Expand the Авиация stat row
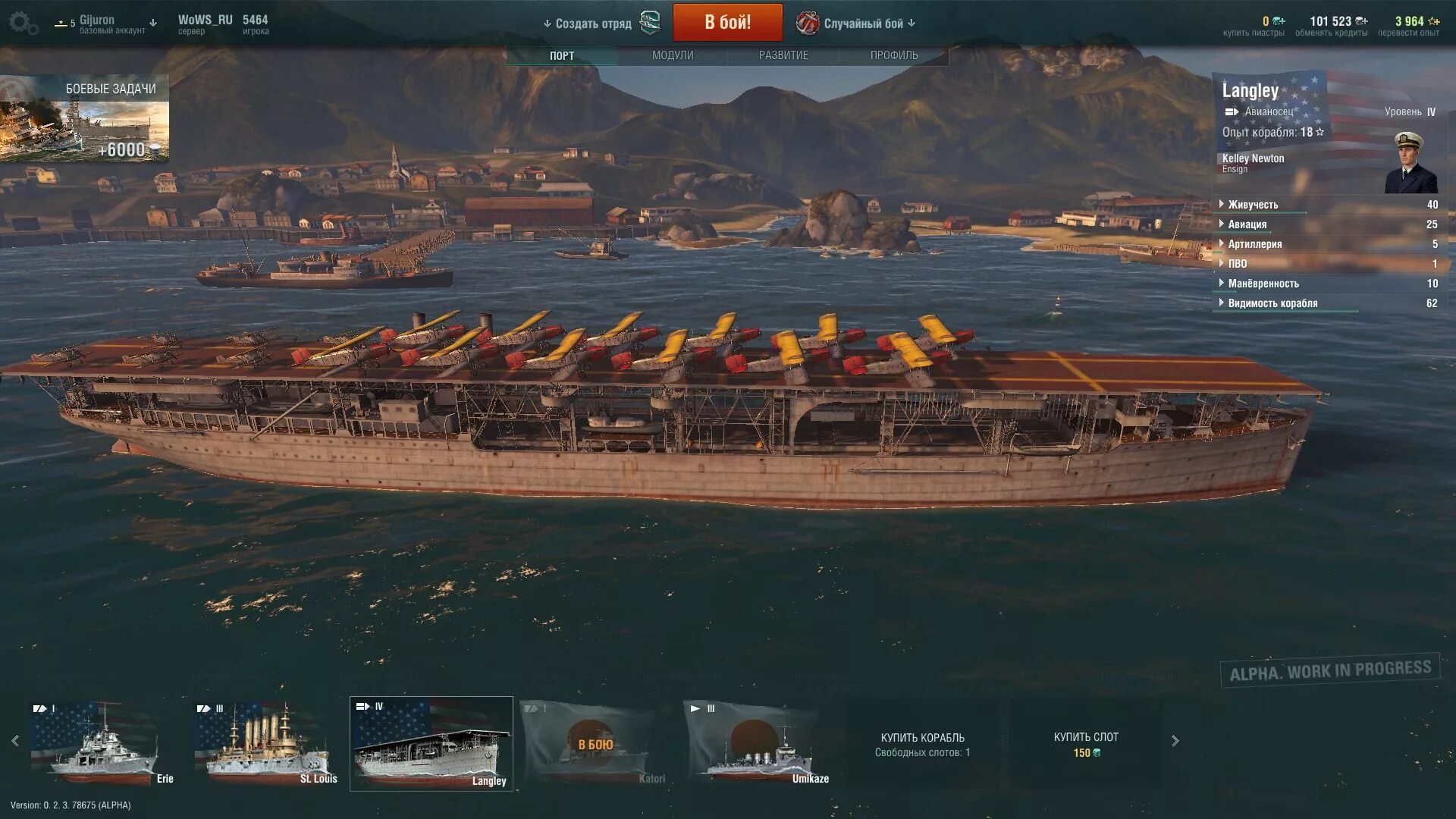The width and height of the screenshot is (1456, 819). [1247, 224]
